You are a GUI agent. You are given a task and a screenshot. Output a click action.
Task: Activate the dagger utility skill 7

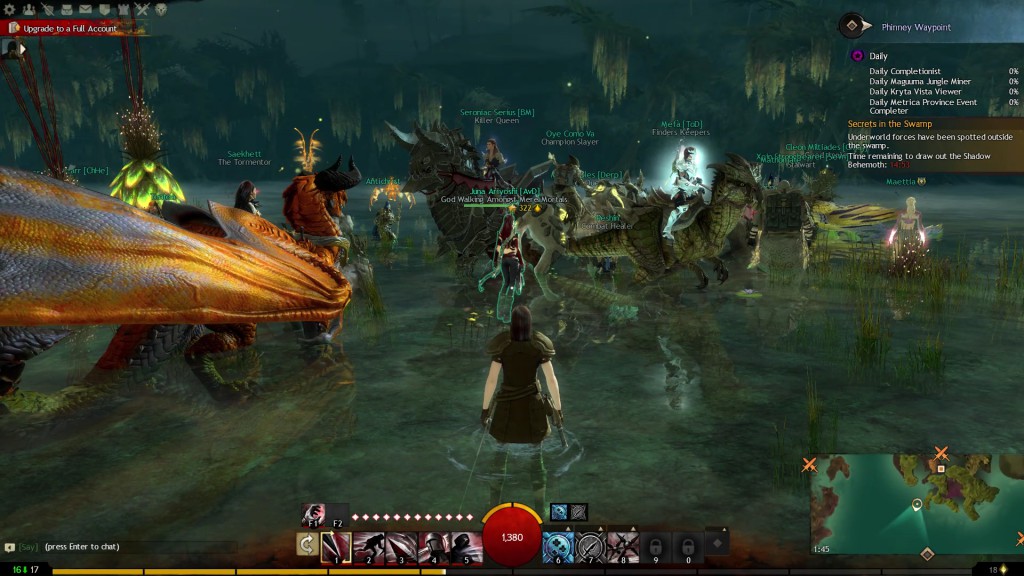[x=591, y=547]
